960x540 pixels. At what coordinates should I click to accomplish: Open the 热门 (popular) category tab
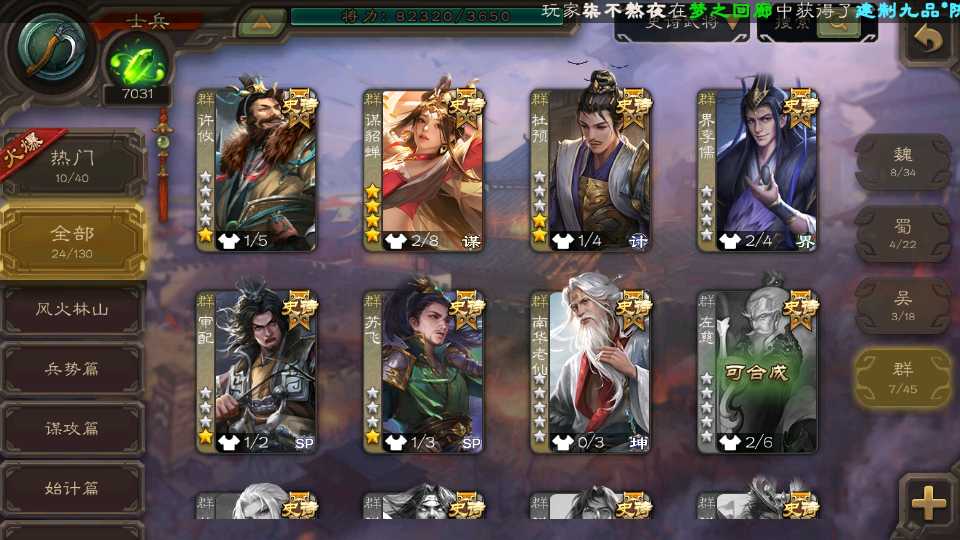(72, 166)
